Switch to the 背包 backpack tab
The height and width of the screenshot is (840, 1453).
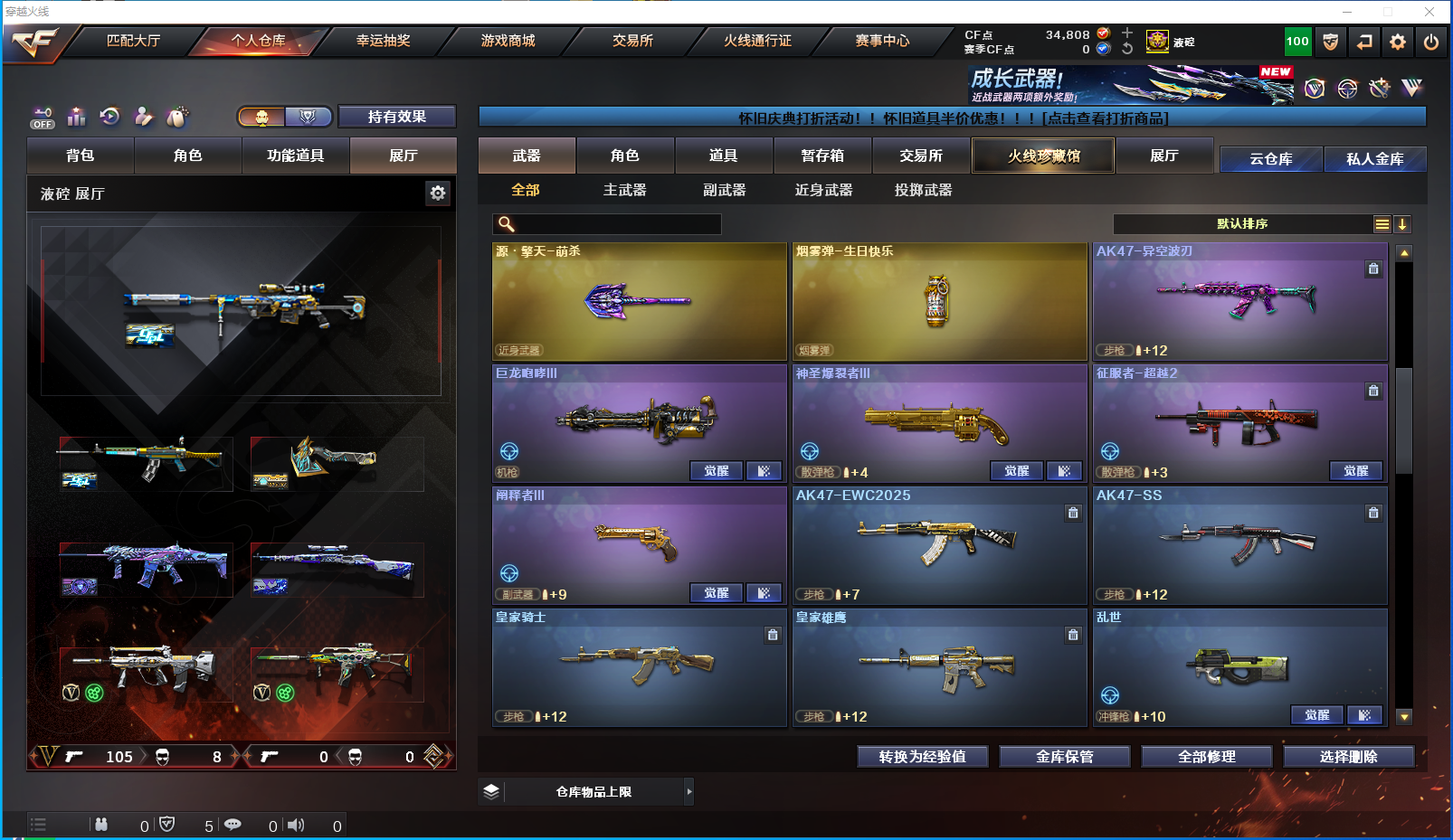coord(81,156)
